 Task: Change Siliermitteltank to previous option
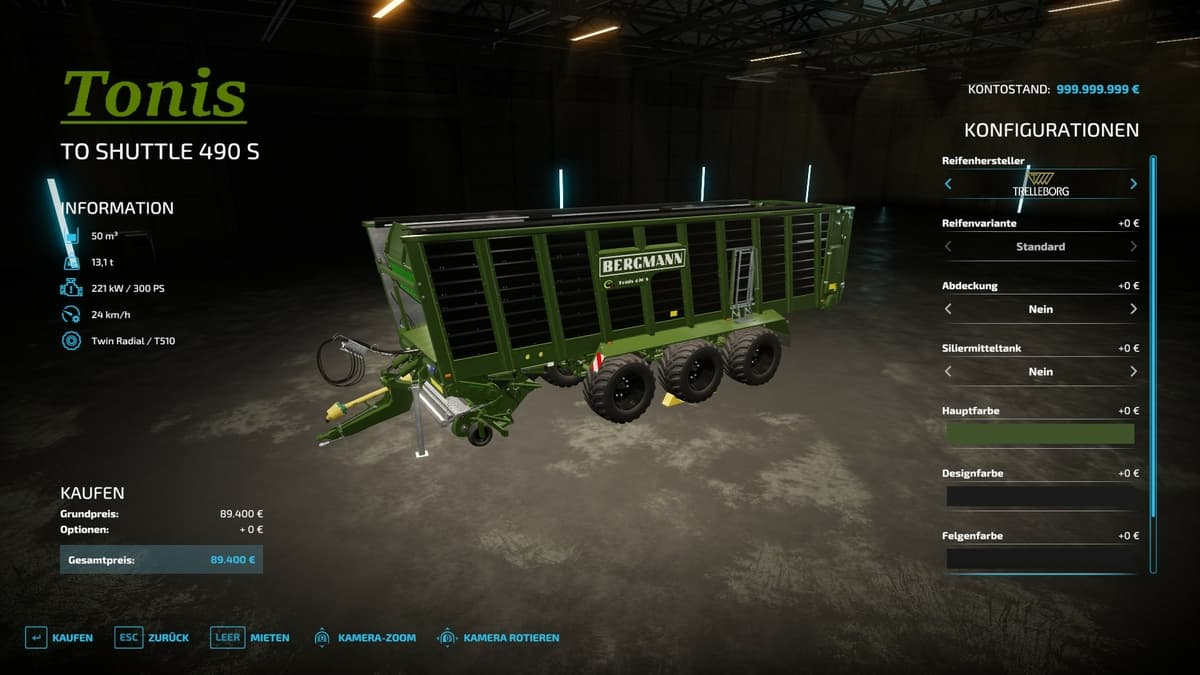click(948, 371)
